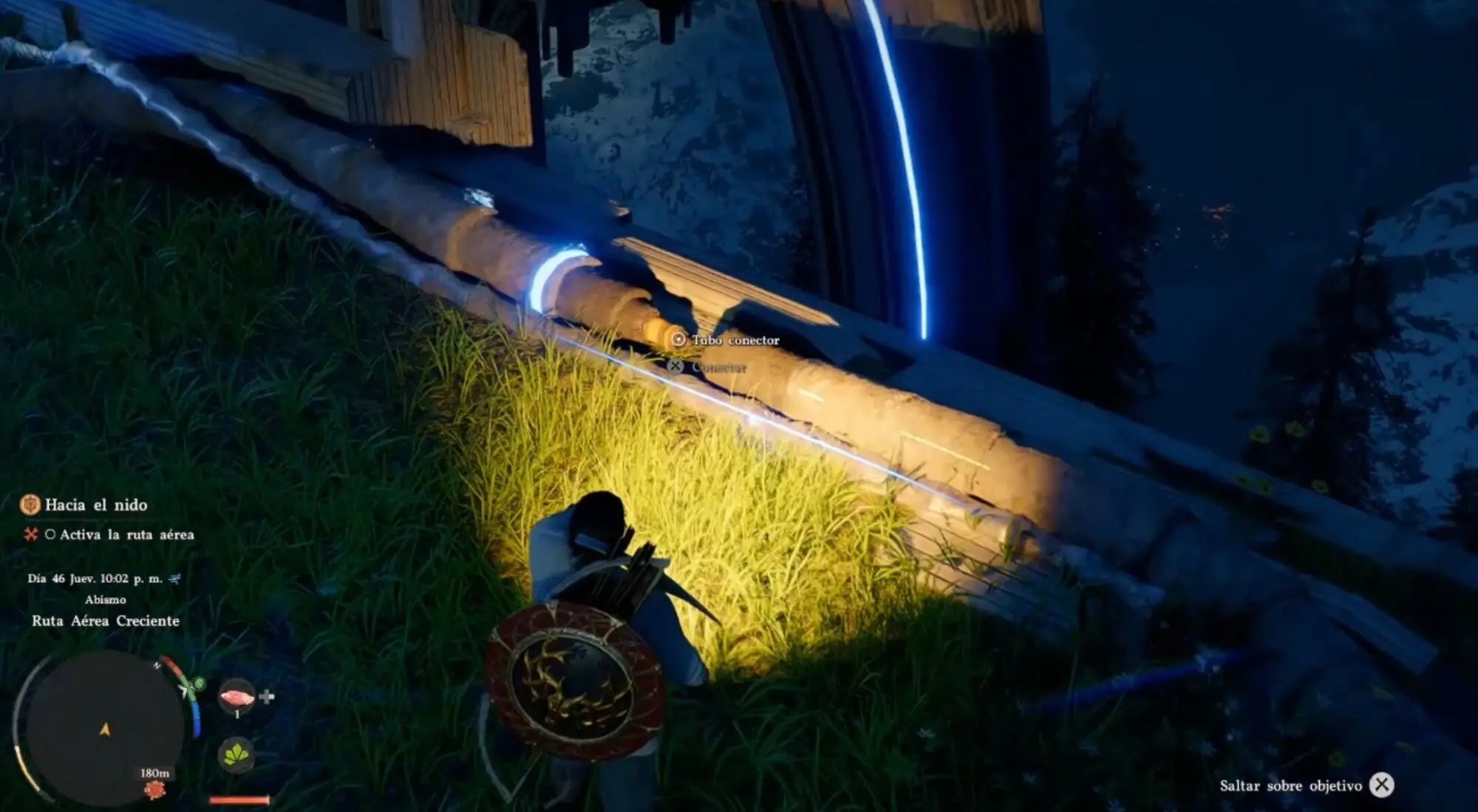Click the quest emblem beside "Hacia el nido"
Image resolution: width=1478 pixels, height=812 pixels.
[30, 505]
